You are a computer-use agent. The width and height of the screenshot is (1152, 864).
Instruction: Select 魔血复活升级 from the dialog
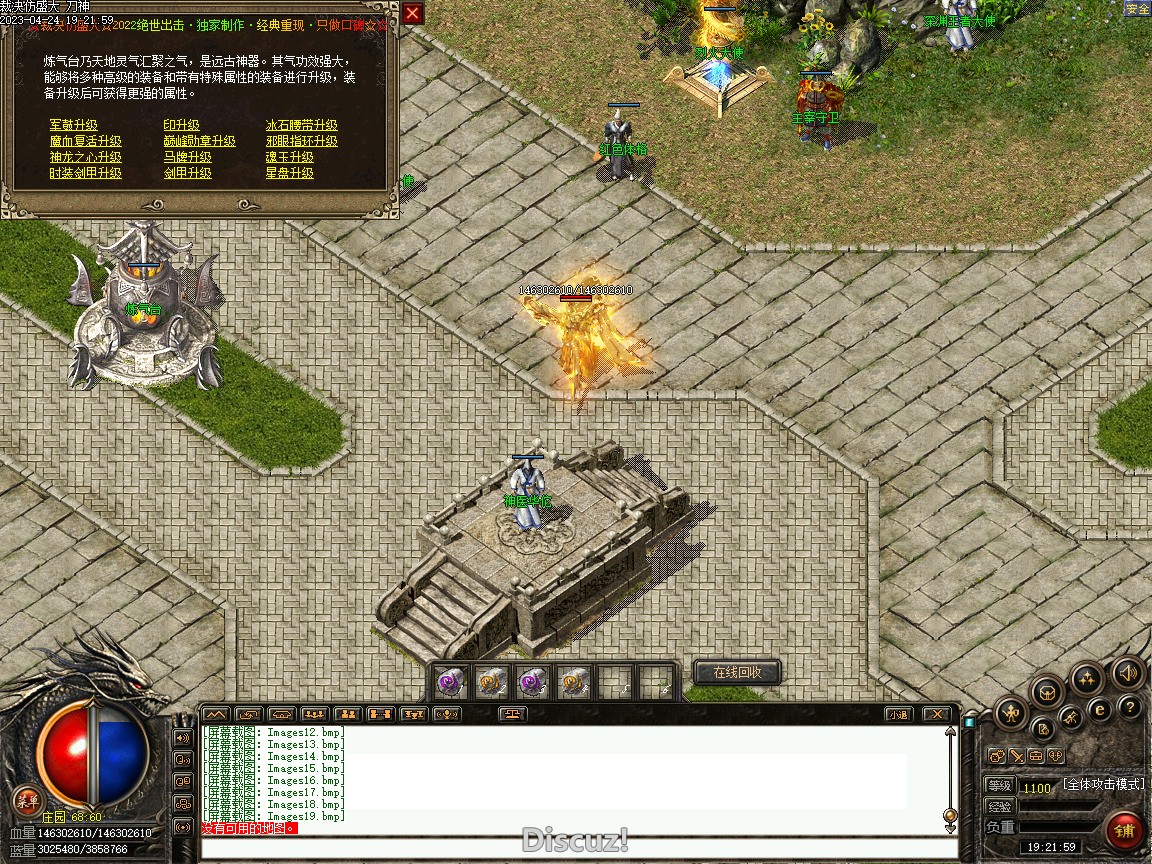pos(86,141)
